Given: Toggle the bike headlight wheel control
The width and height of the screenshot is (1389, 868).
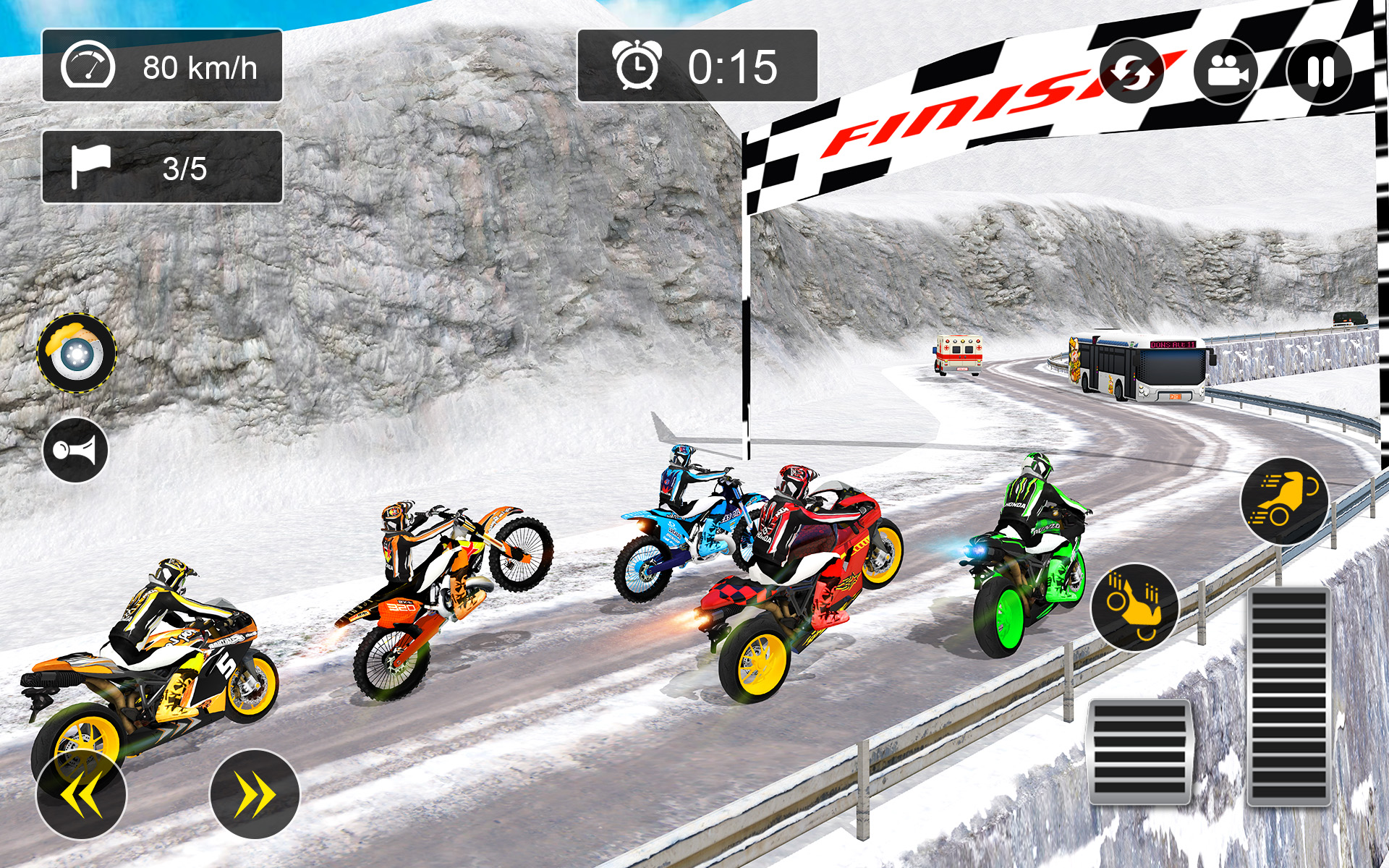Looking at the screenshot, I should pyautogui.click(x=76, y=352).
